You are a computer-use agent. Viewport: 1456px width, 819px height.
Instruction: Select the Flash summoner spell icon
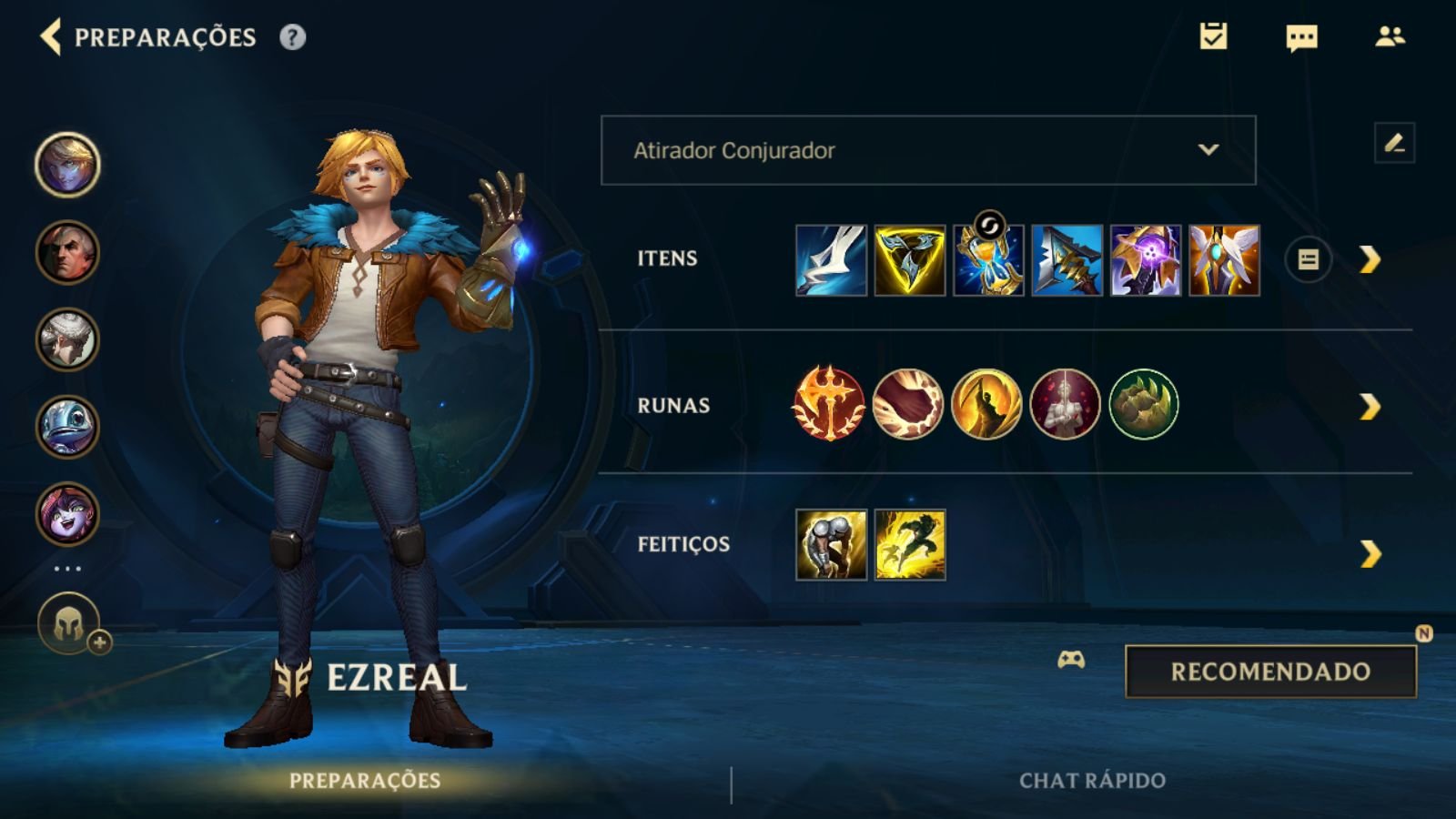910,544
